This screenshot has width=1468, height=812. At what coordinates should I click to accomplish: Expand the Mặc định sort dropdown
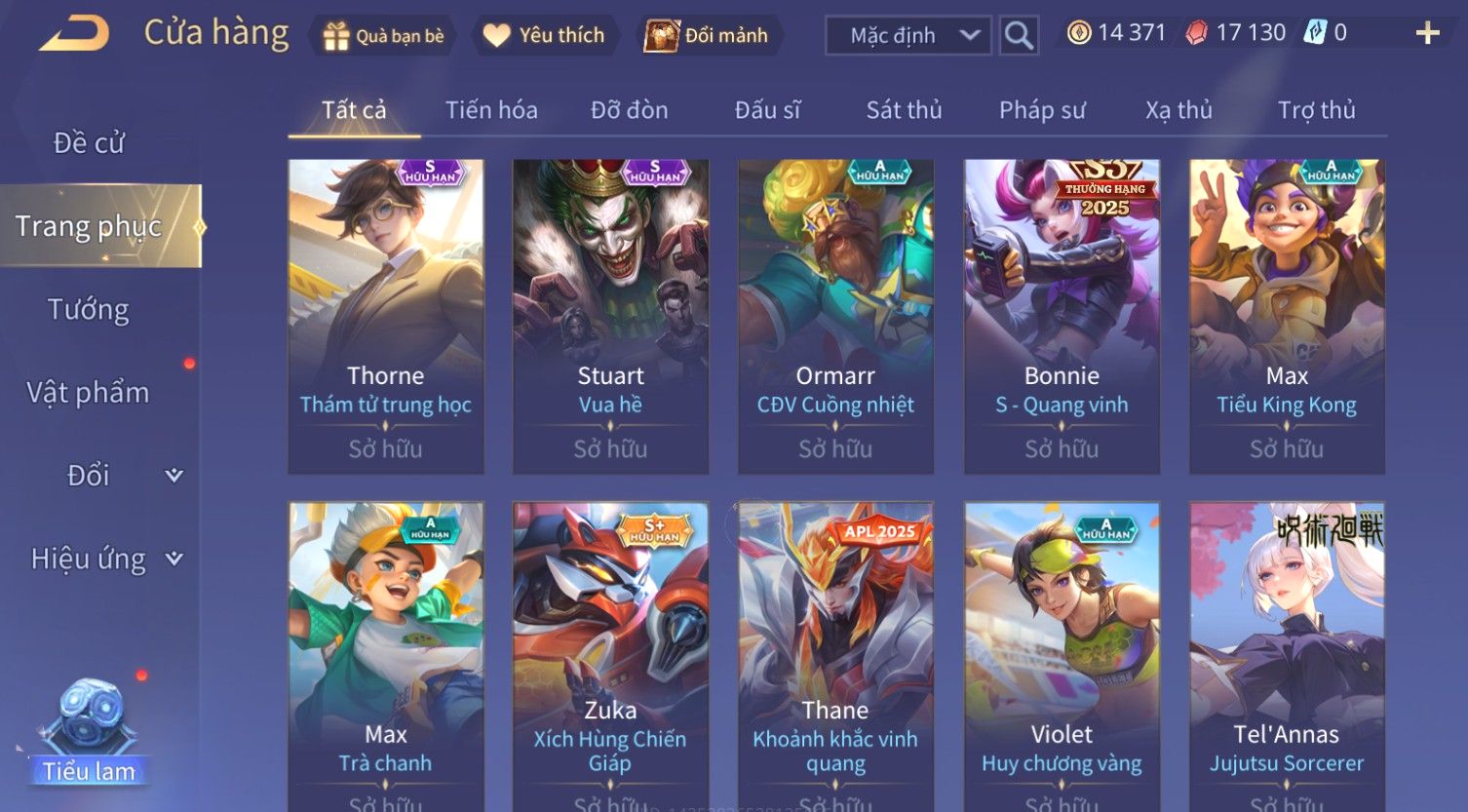(x=908, y=36)
